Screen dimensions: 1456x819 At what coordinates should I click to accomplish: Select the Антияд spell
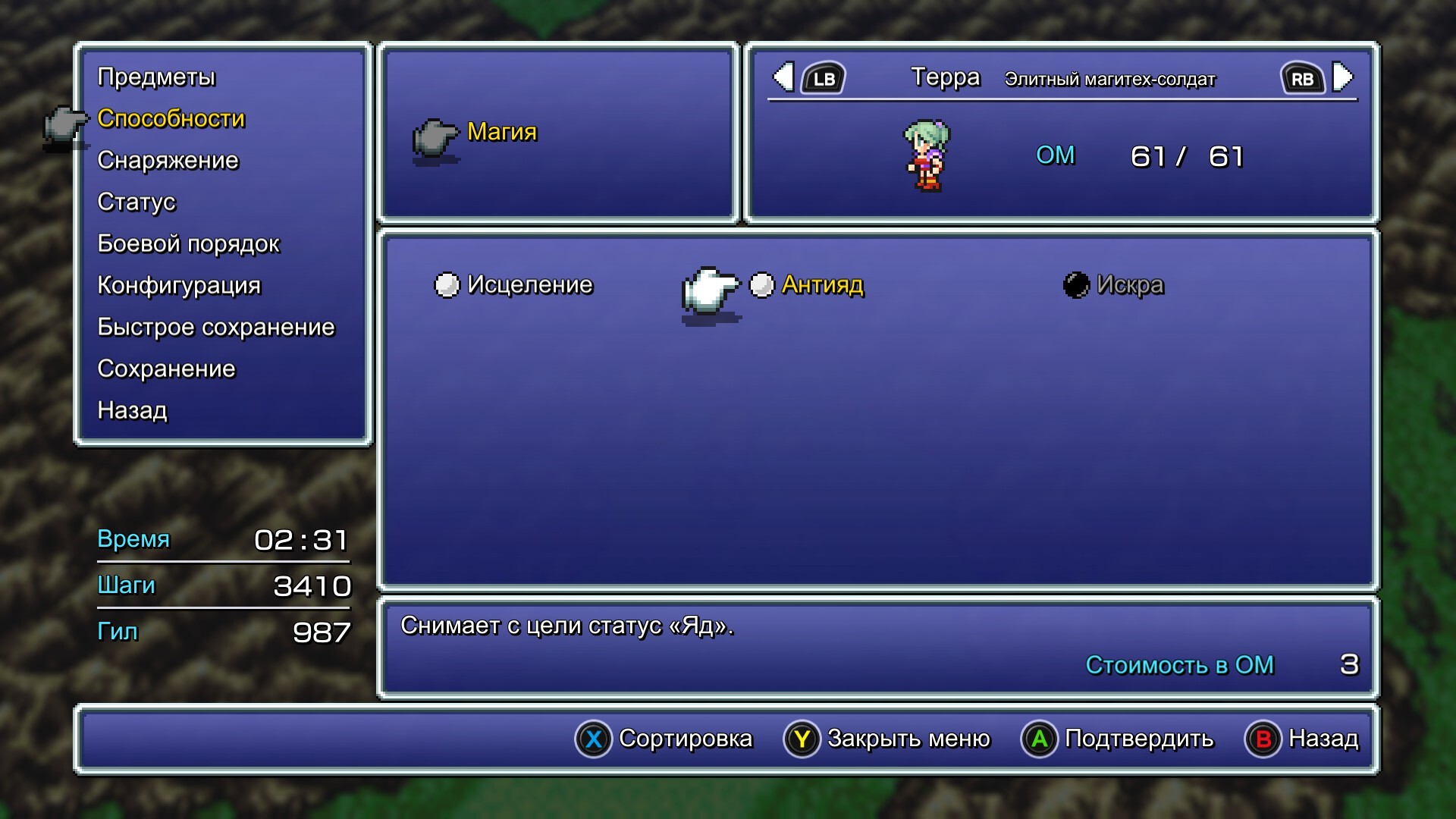[822, 285]
